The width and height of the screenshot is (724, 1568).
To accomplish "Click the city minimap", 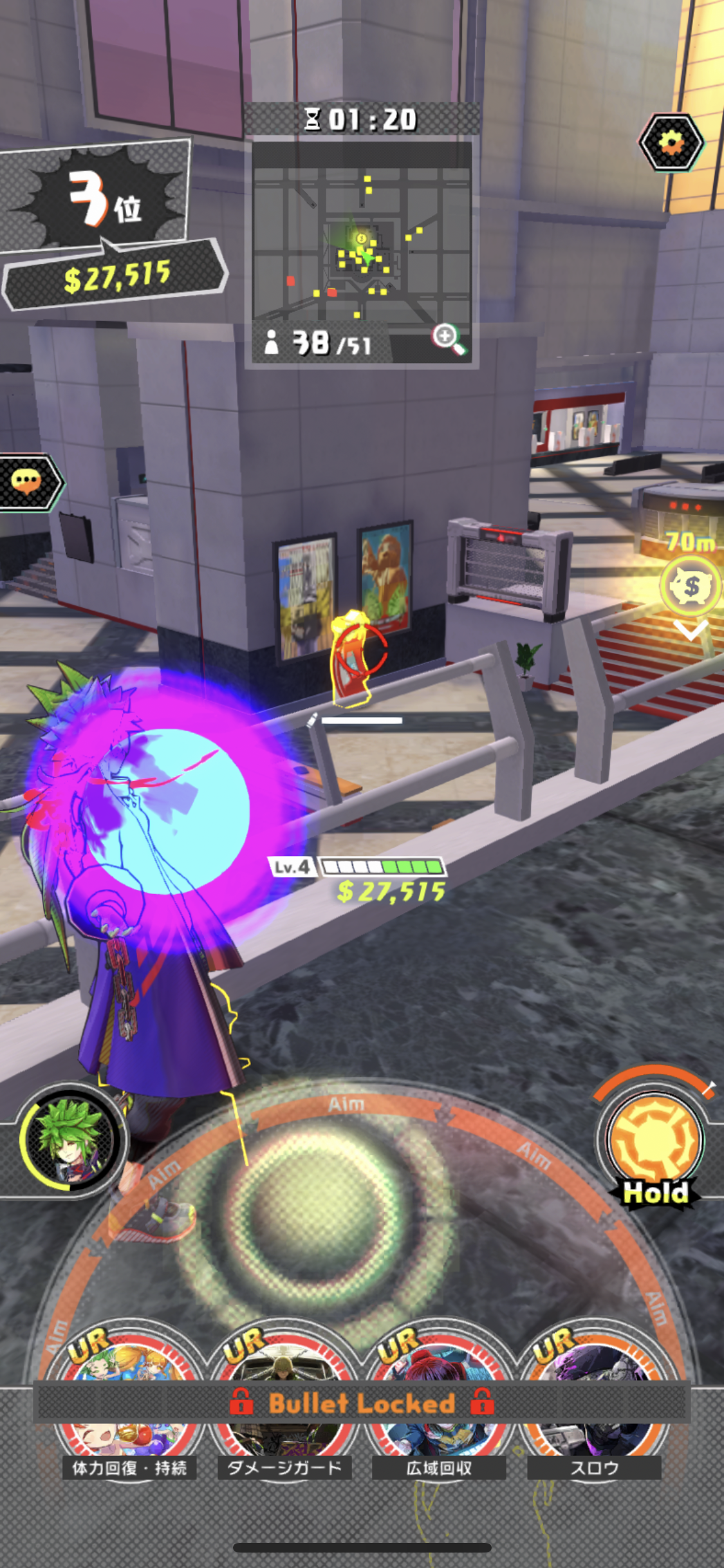I will click(x=362, y=245).
